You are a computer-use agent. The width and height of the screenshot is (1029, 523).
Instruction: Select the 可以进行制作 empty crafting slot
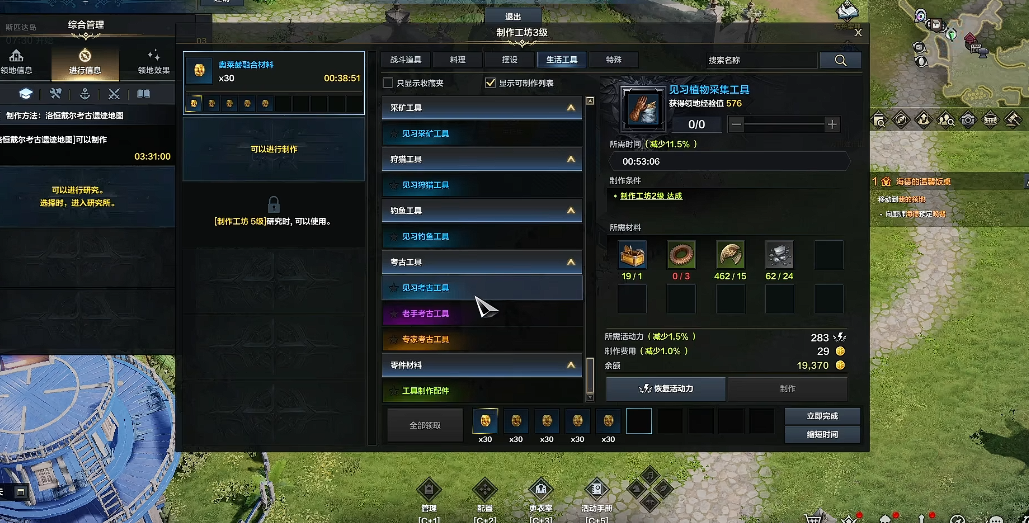(x=274, y=149)
